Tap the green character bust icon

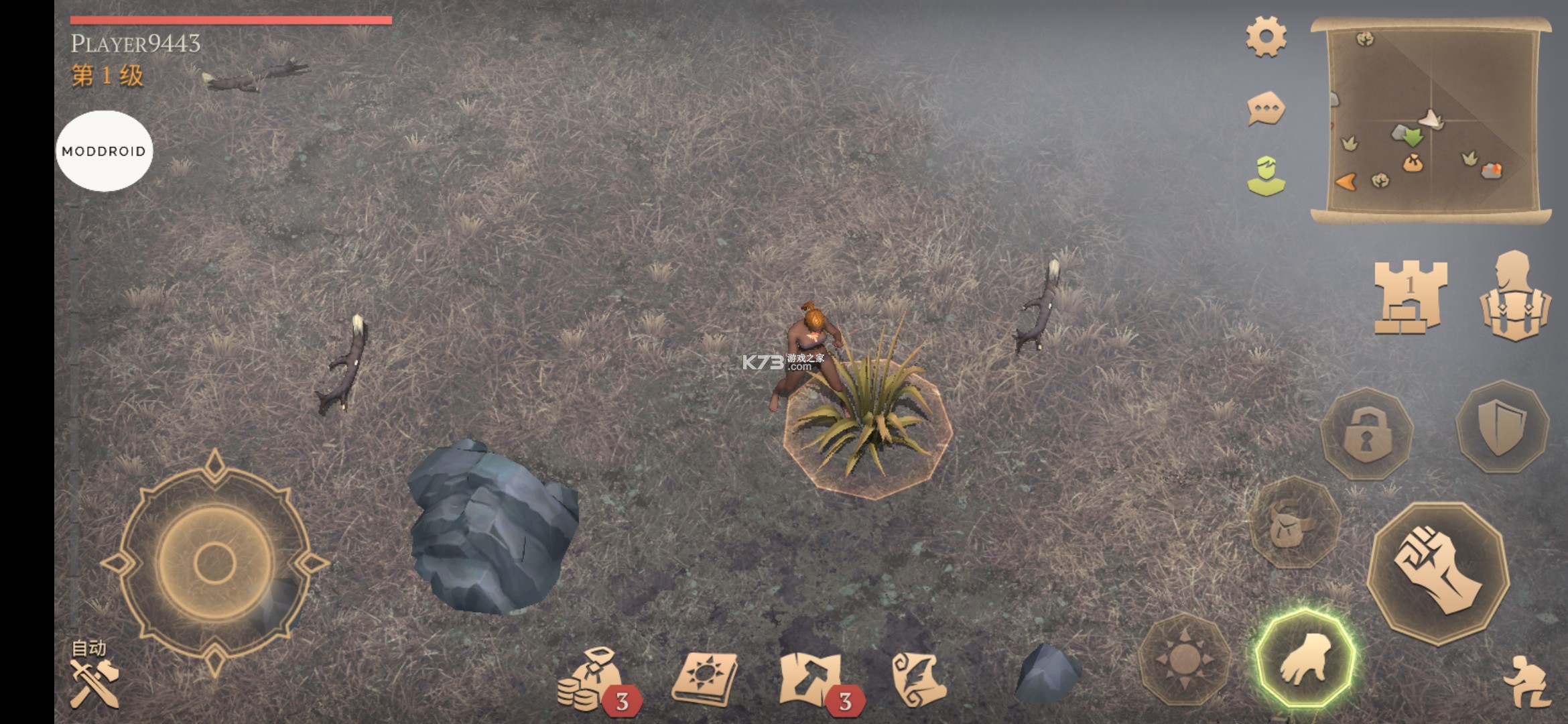(1266, 176)
